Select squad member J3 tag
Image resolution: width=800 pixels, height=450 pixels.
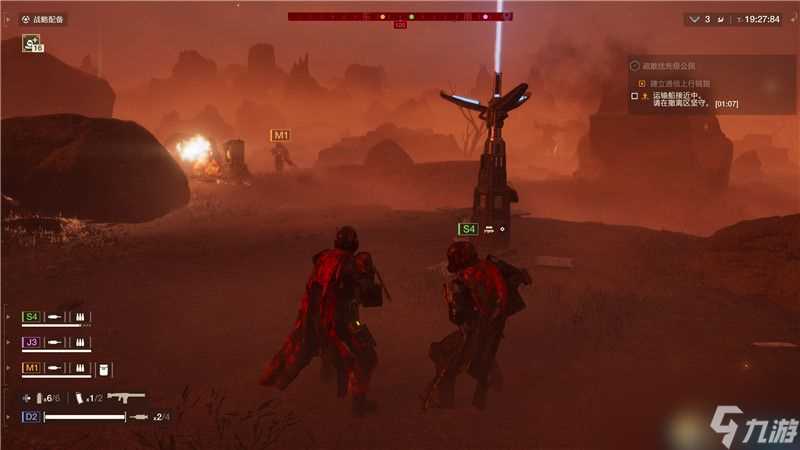[x=31, y=342]
